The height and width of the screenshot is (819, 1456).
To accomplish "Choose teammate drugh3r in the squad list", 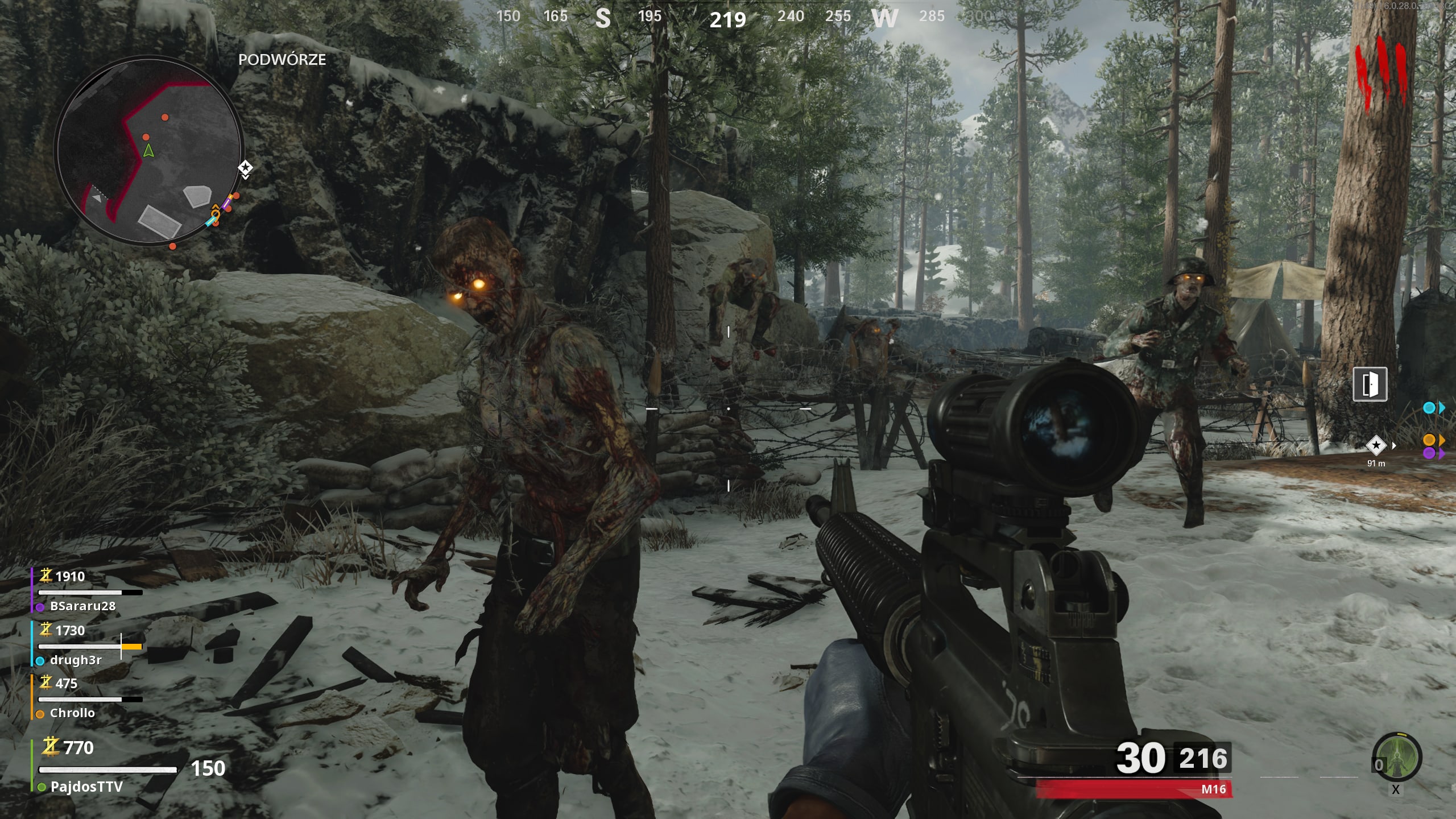I will click(x=76, y=660).
